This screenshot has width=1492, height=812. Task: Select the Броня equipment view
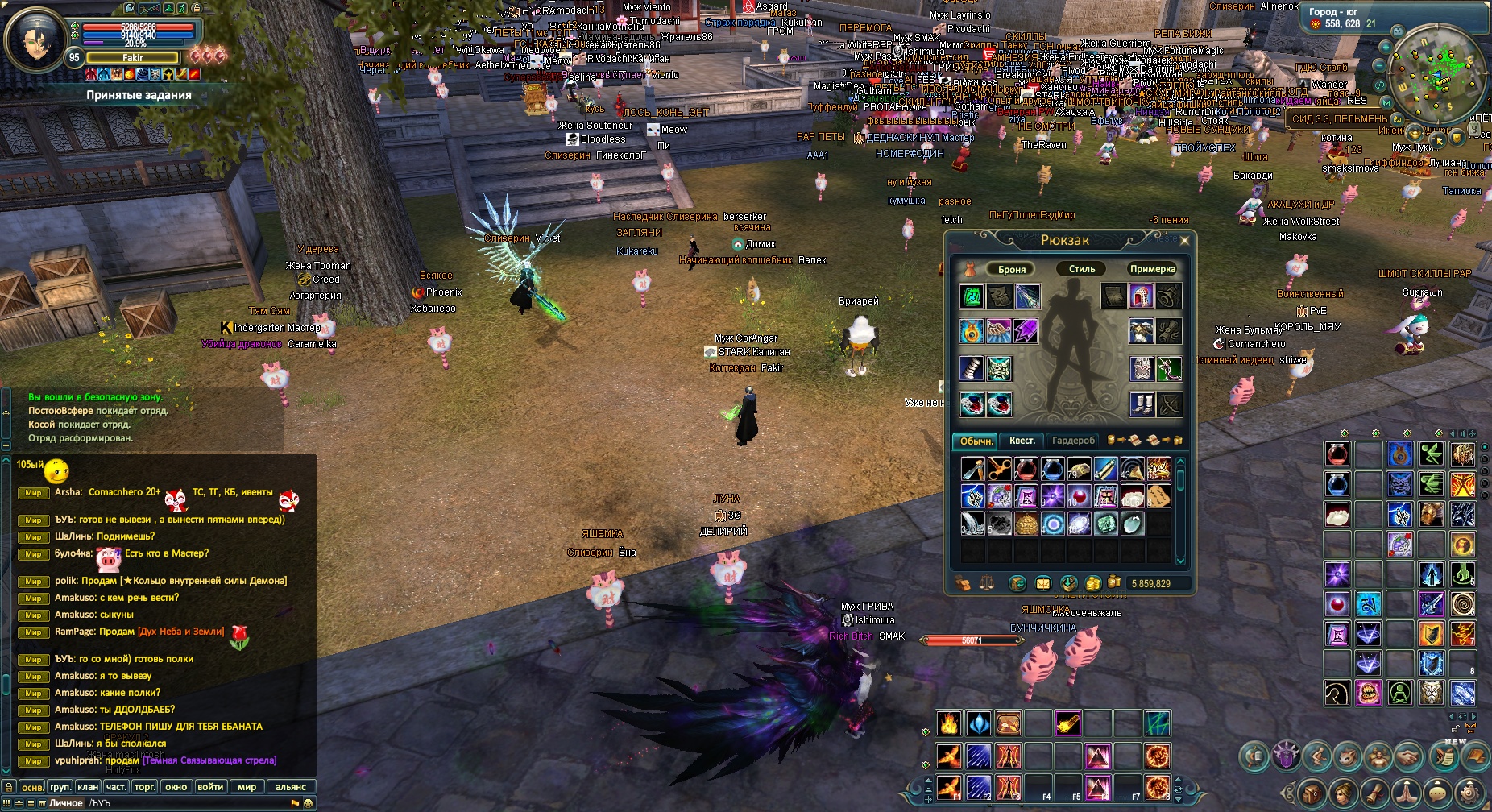click(1012, 269)
